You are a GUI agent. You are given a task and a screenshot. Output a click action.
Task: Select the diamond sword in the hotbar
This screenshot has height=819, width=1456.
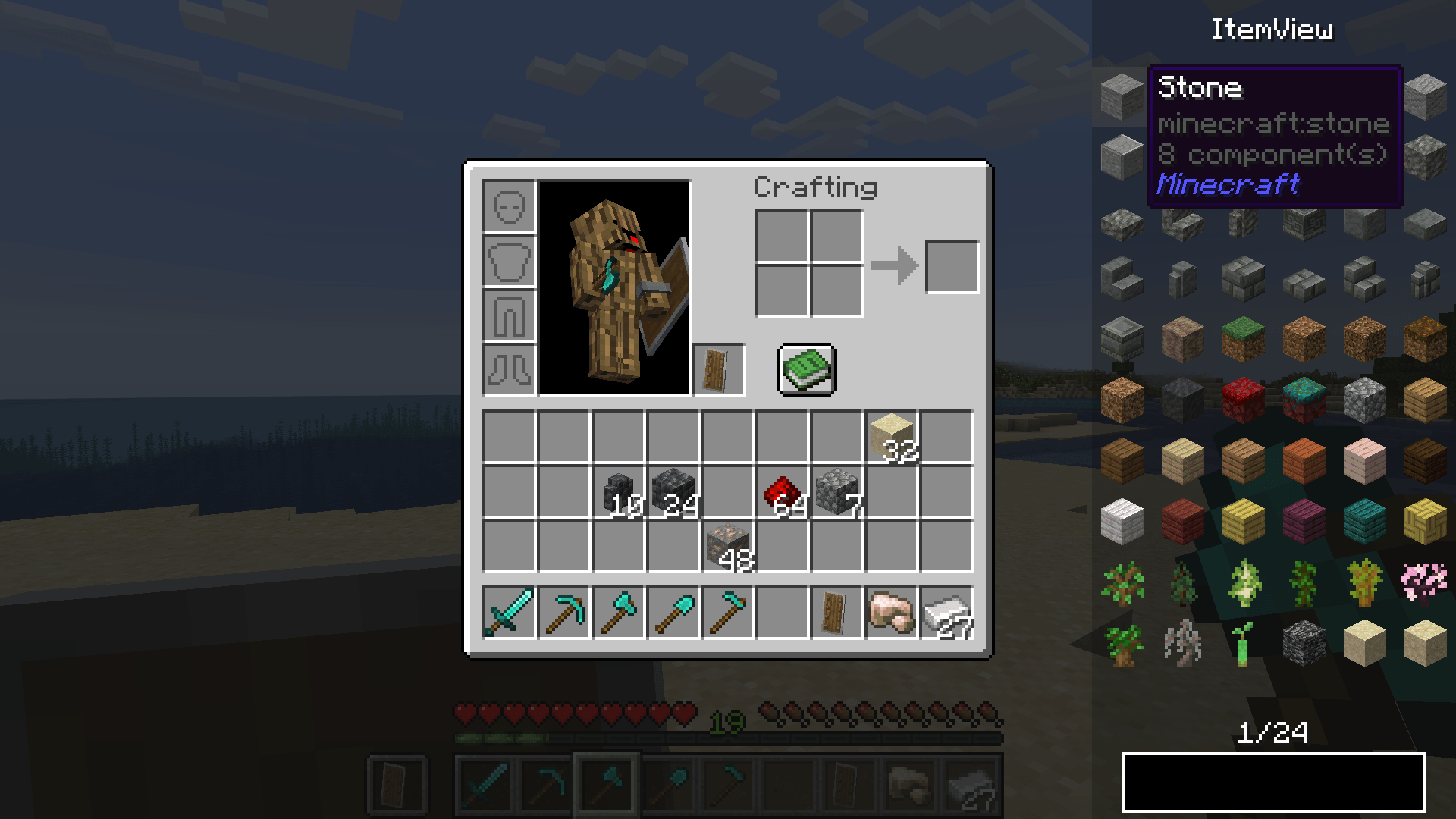pos(510,613)
